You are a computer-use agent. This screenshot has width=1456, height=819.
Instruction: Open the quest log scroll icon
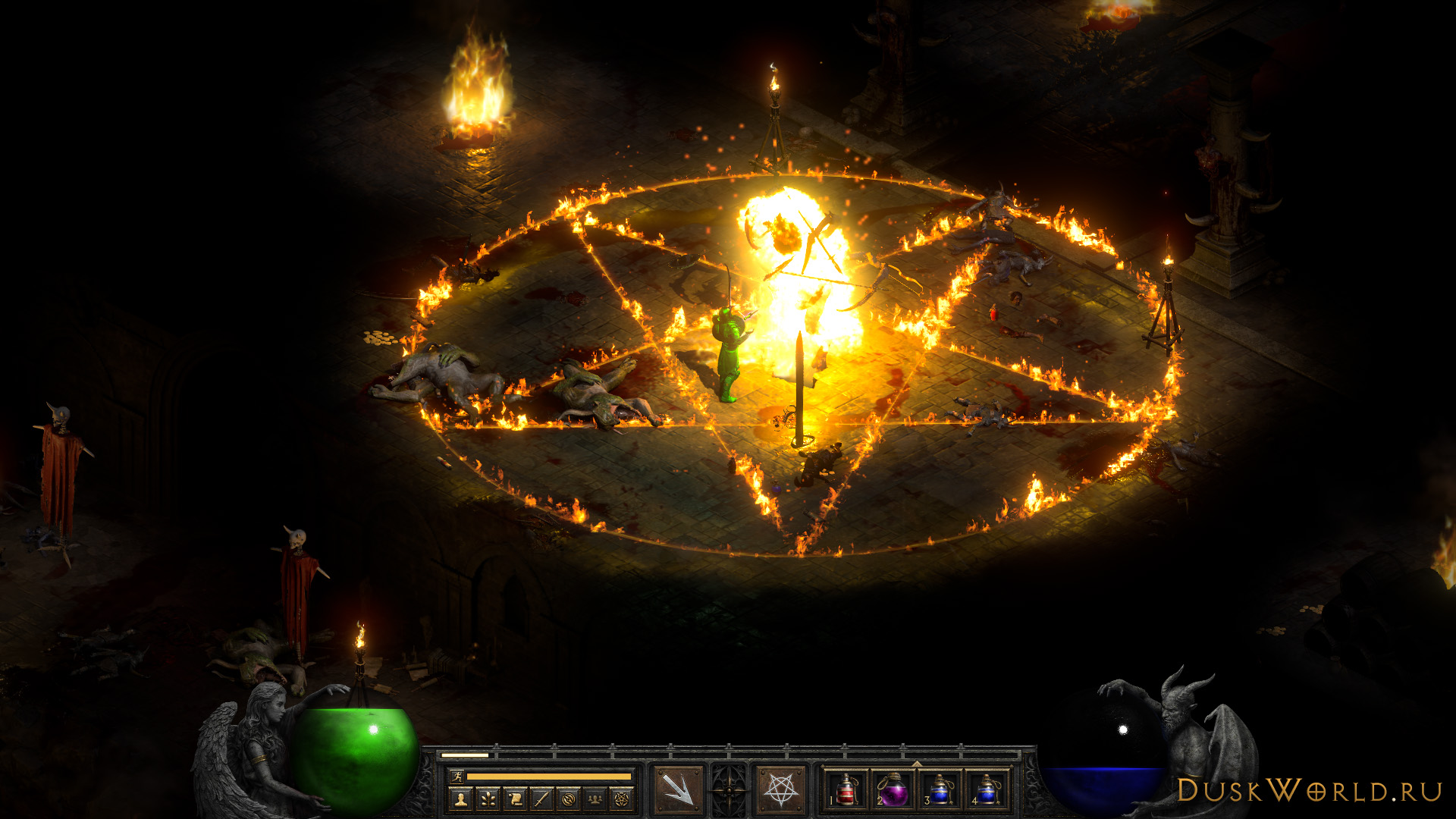coord(515,799)
